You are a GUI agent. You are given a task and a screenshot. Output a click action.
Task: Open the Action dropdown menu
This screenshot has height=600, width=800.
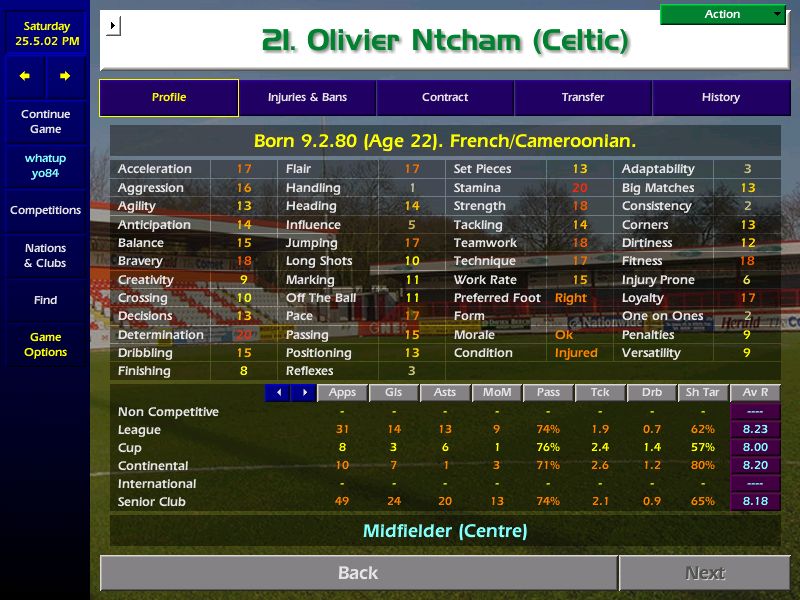pyautogui.click(x=723, y=14)
